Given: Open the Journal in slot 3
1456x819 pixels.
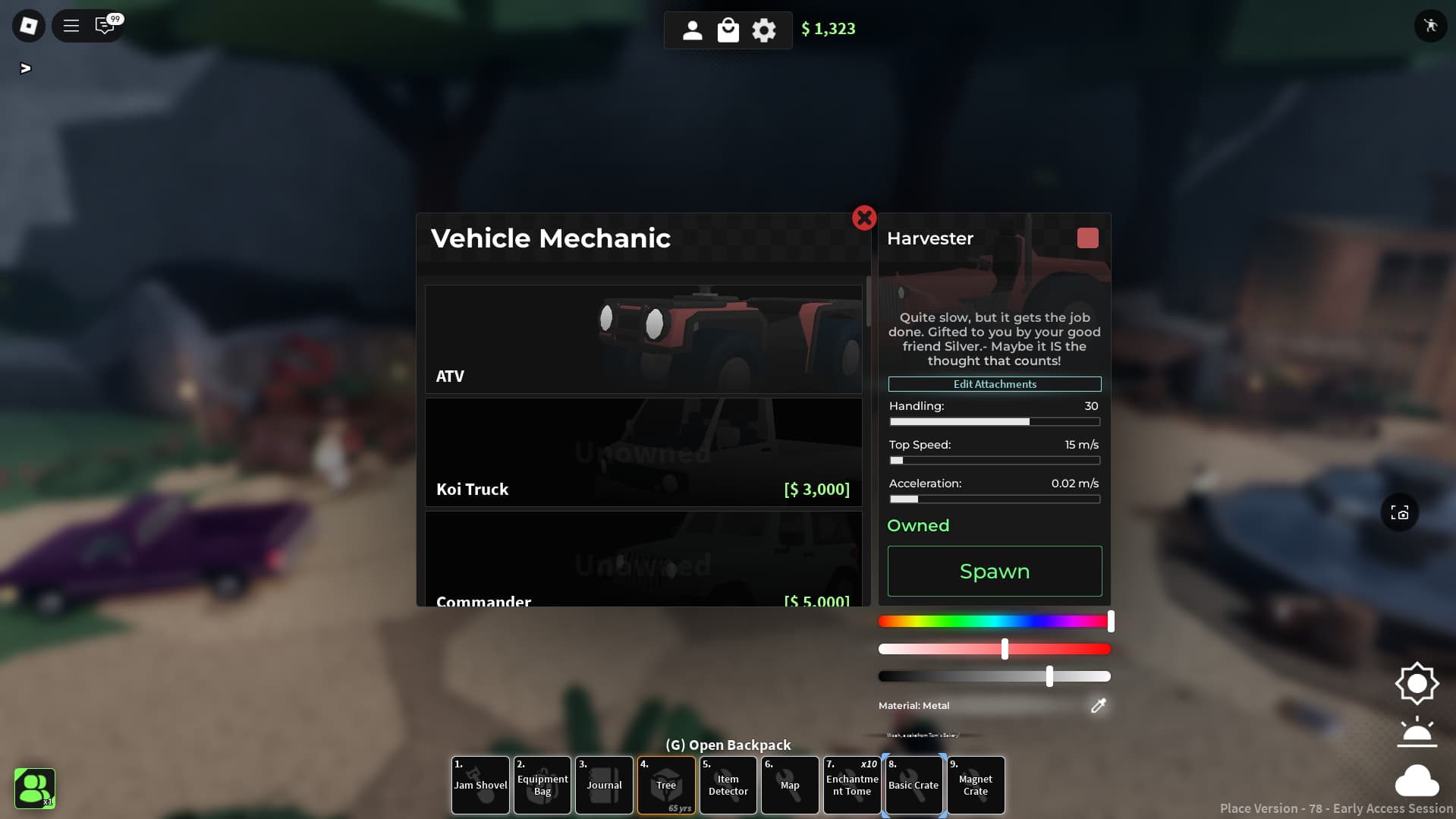Looking at the screenshot, I should point(604,785).
